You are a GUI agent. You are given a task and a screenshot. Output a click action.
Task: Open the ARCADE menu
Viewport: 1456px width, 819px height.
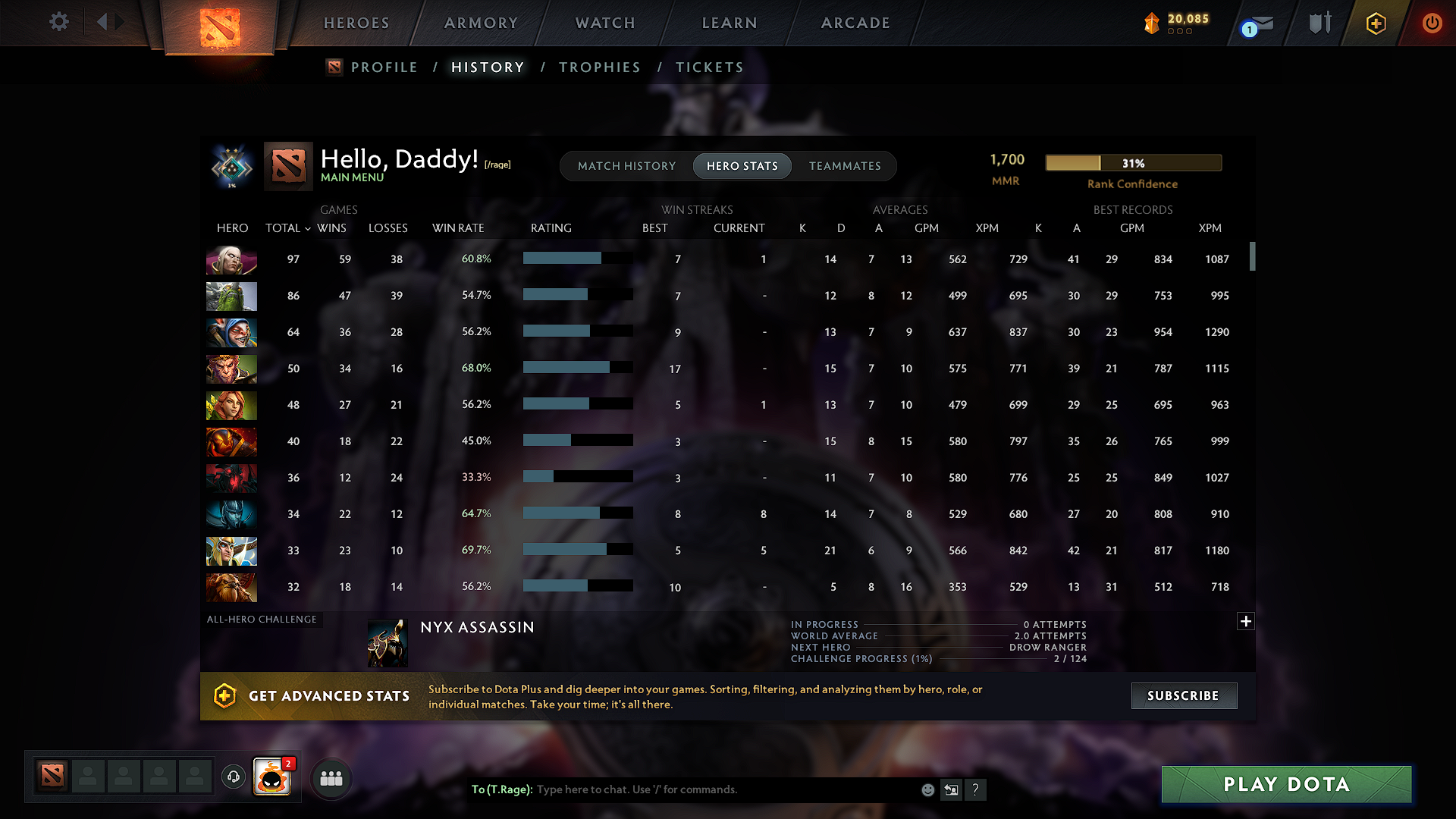coord(855,23)
